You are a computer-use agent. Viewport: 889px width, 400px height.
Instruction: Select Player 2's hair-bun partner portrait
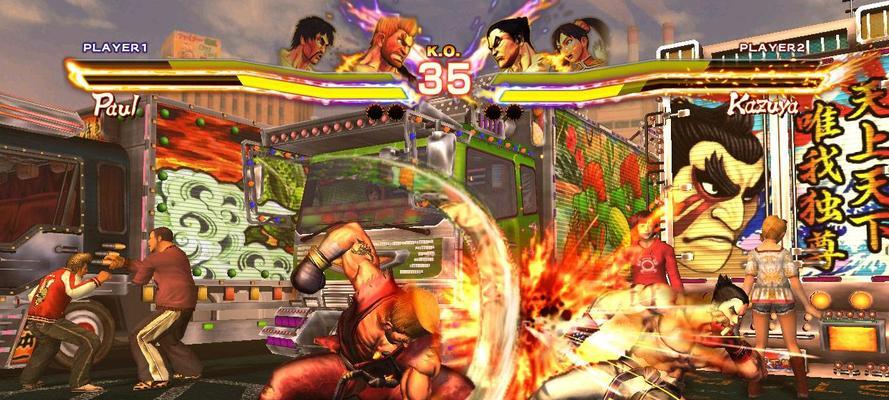[578, 45]
